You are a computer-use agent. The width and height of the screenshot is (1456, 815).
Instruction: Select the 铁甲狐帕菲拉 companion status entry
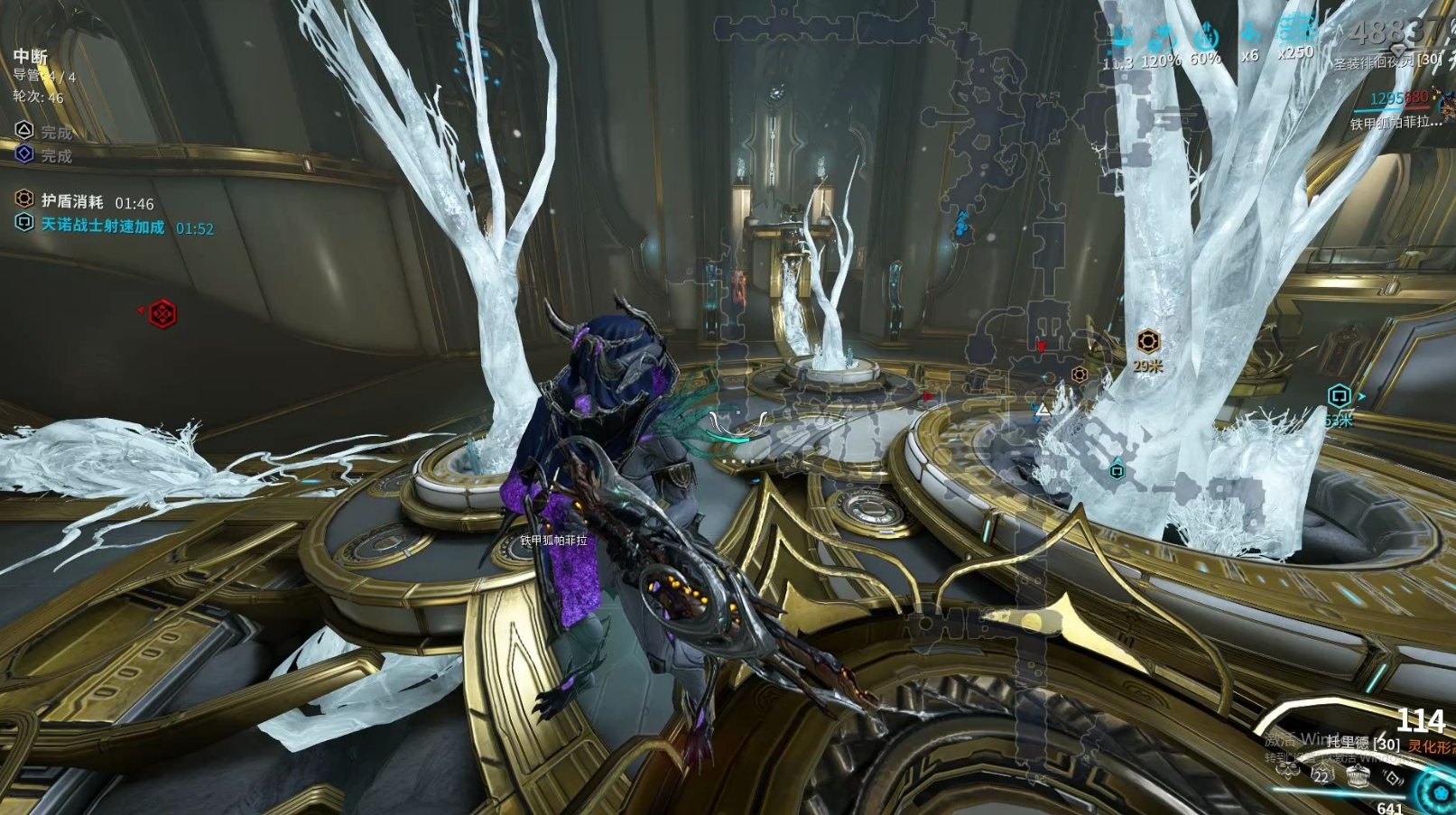pyautogui.click(x=1396, y=123)
